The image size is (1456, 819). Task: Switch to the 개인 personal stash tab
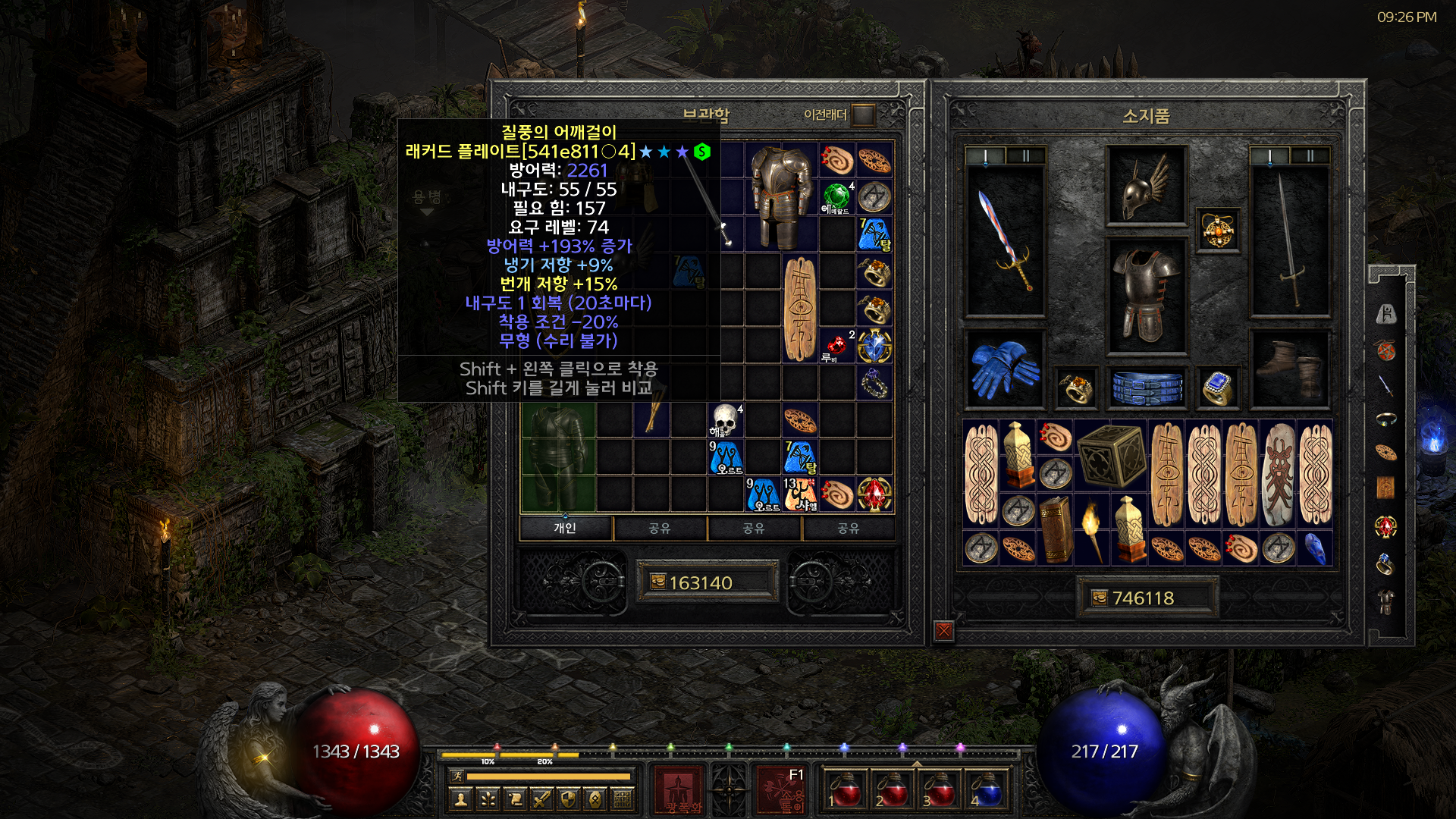(565, 528)
